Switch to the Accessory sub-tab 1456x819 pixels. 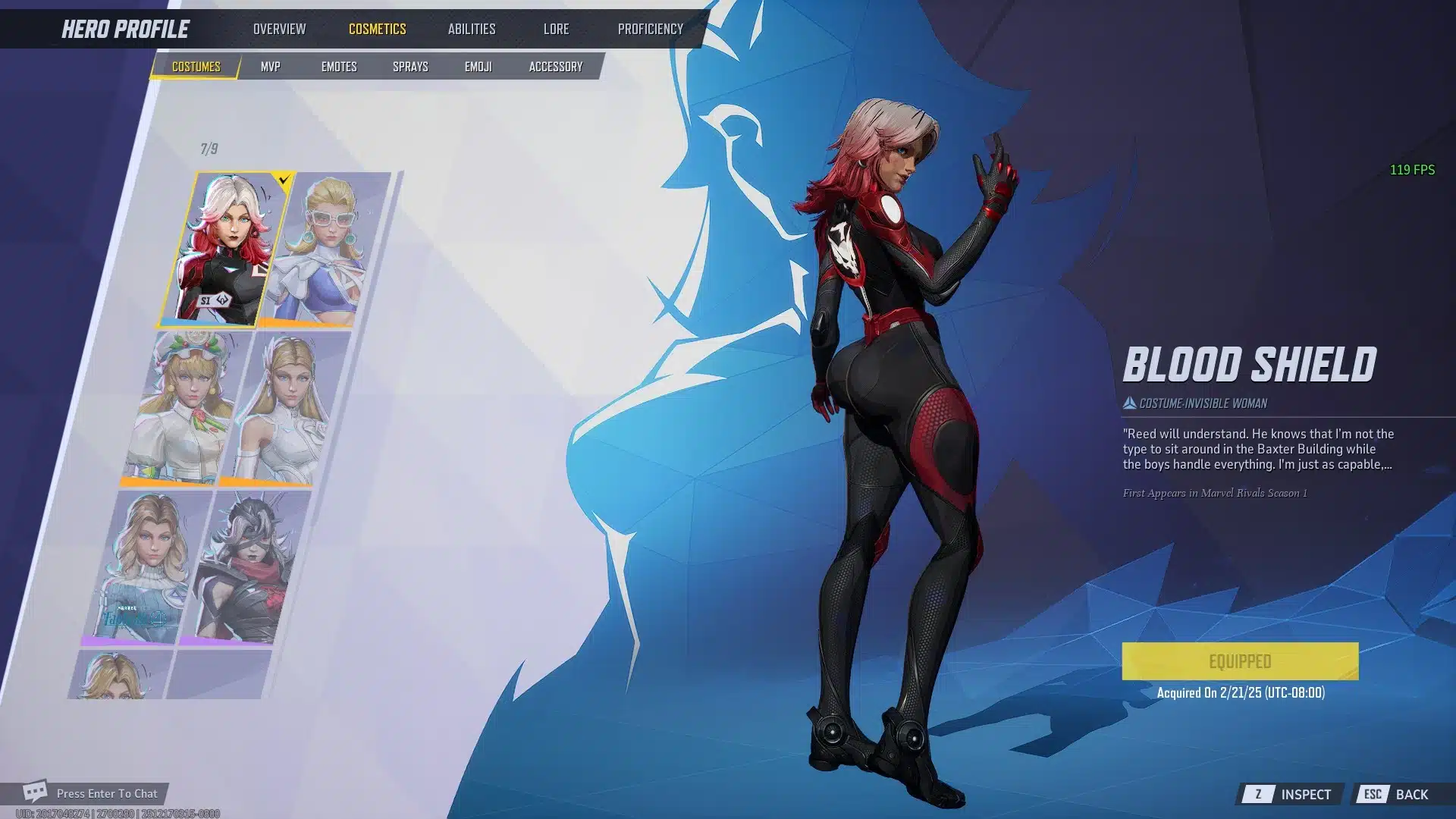(x=555, y=67)
